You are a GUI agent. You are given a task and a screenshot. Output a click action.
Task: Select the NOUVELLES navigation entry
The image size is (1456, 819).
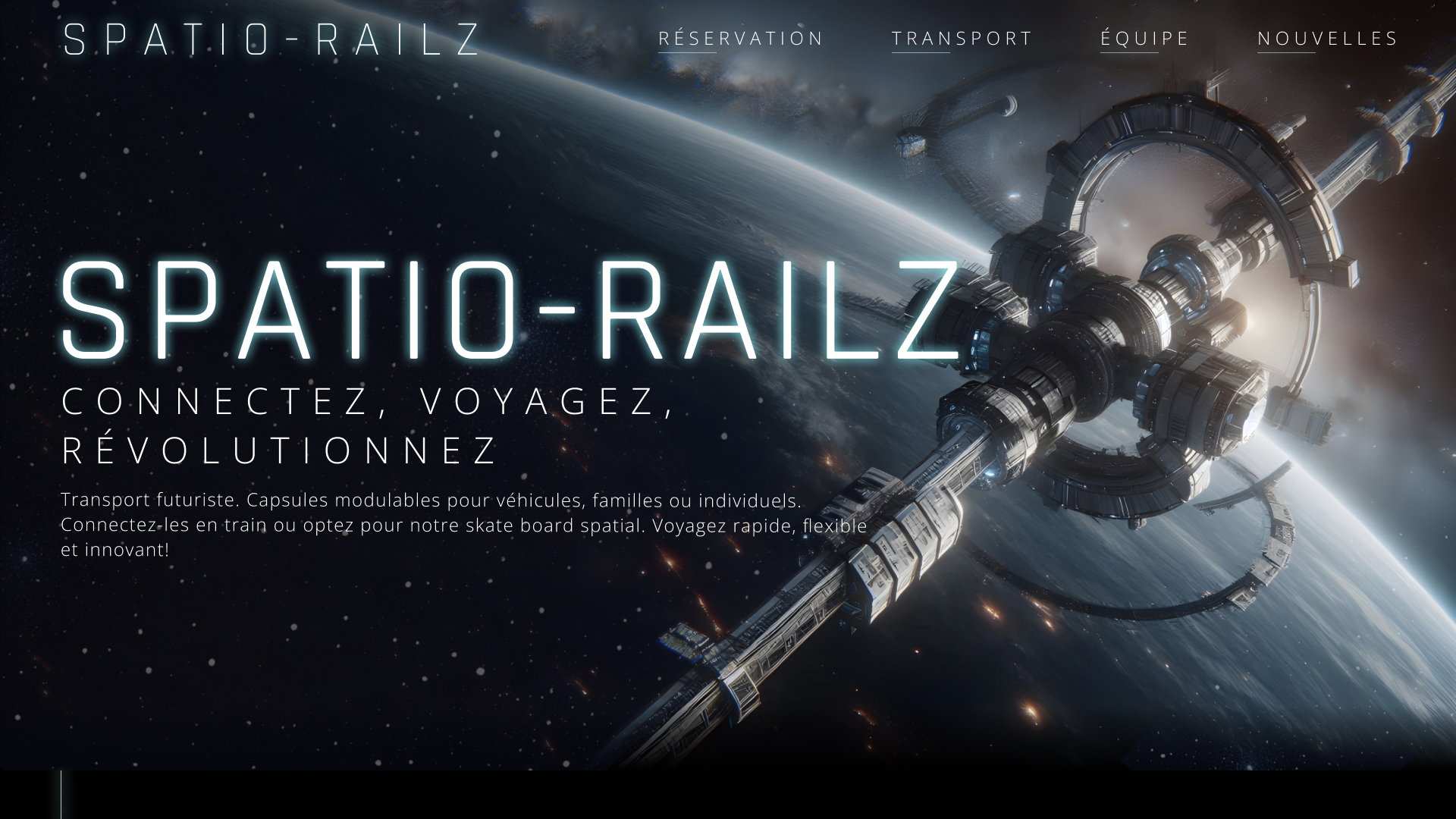1328,38
